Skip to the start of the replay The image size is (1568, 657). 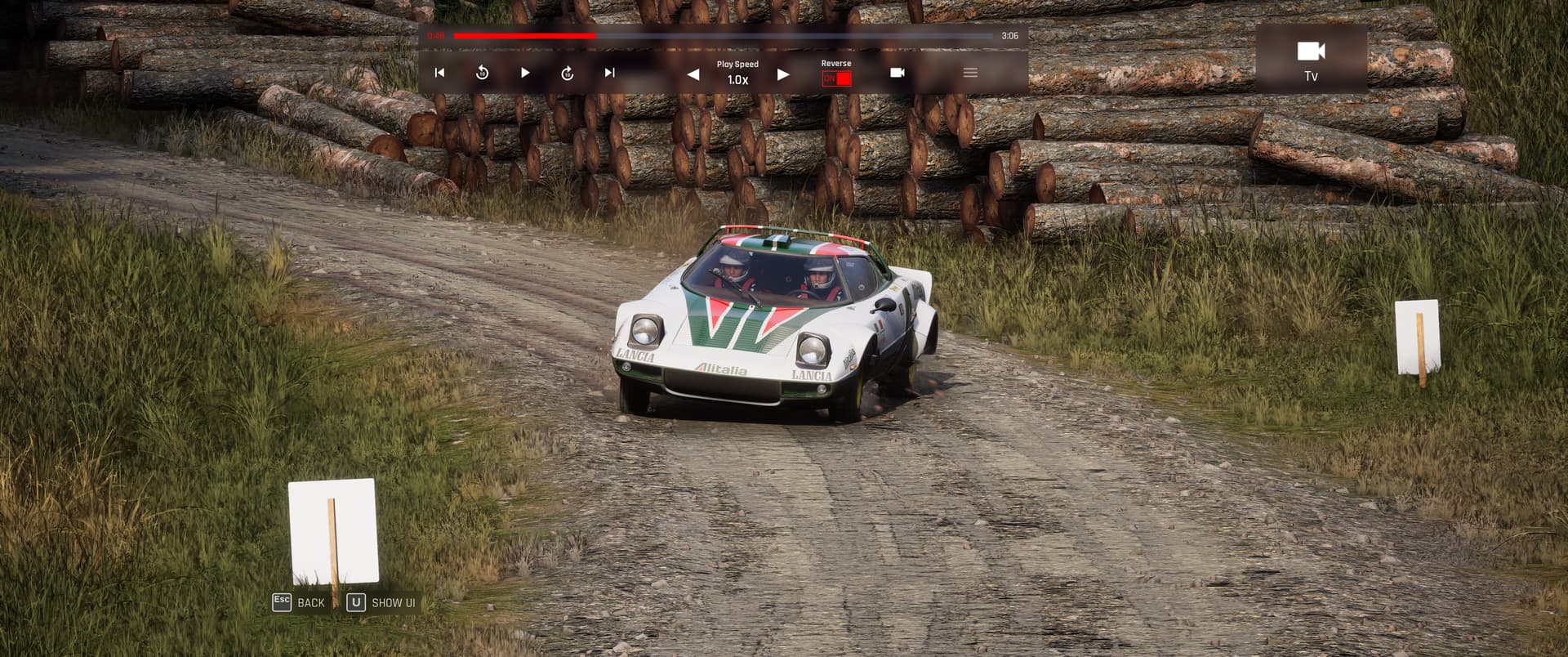(439, 73)
